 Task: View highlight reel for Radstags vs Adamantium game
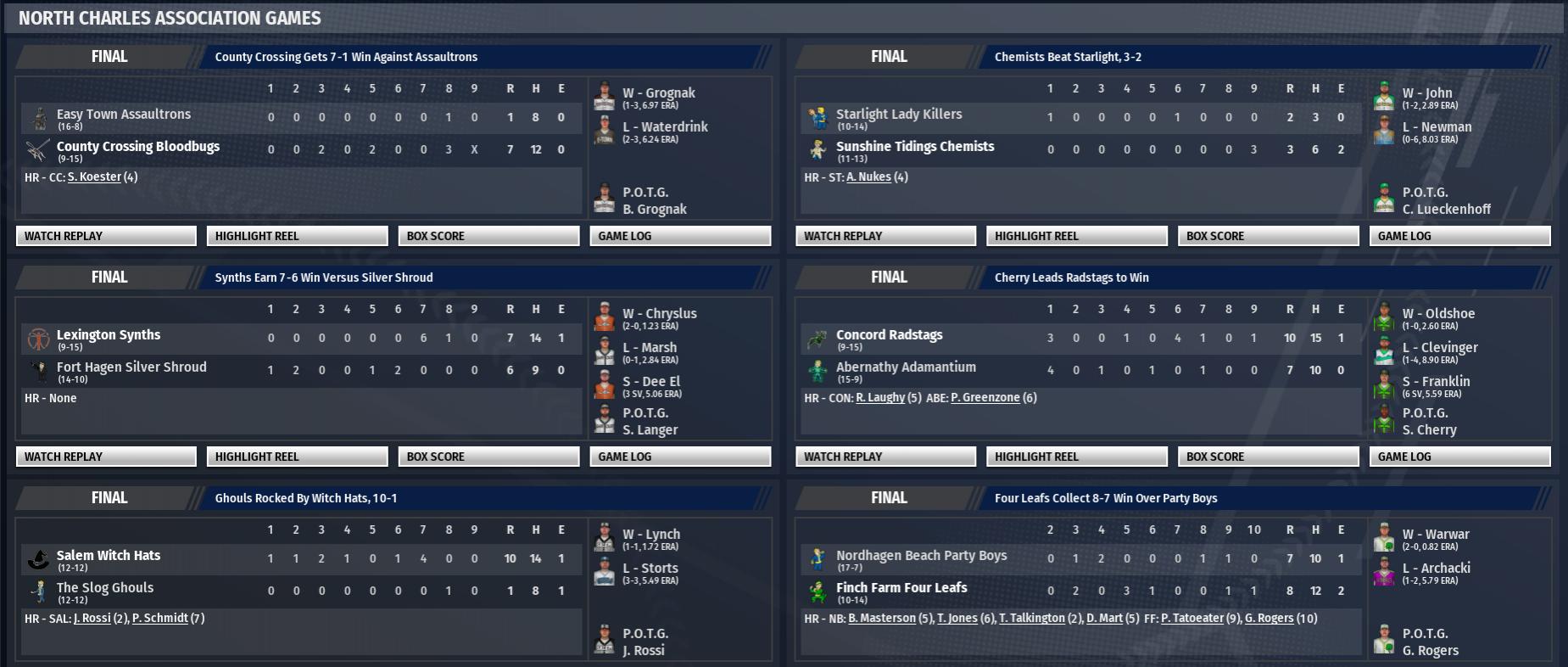(1076, 457)
